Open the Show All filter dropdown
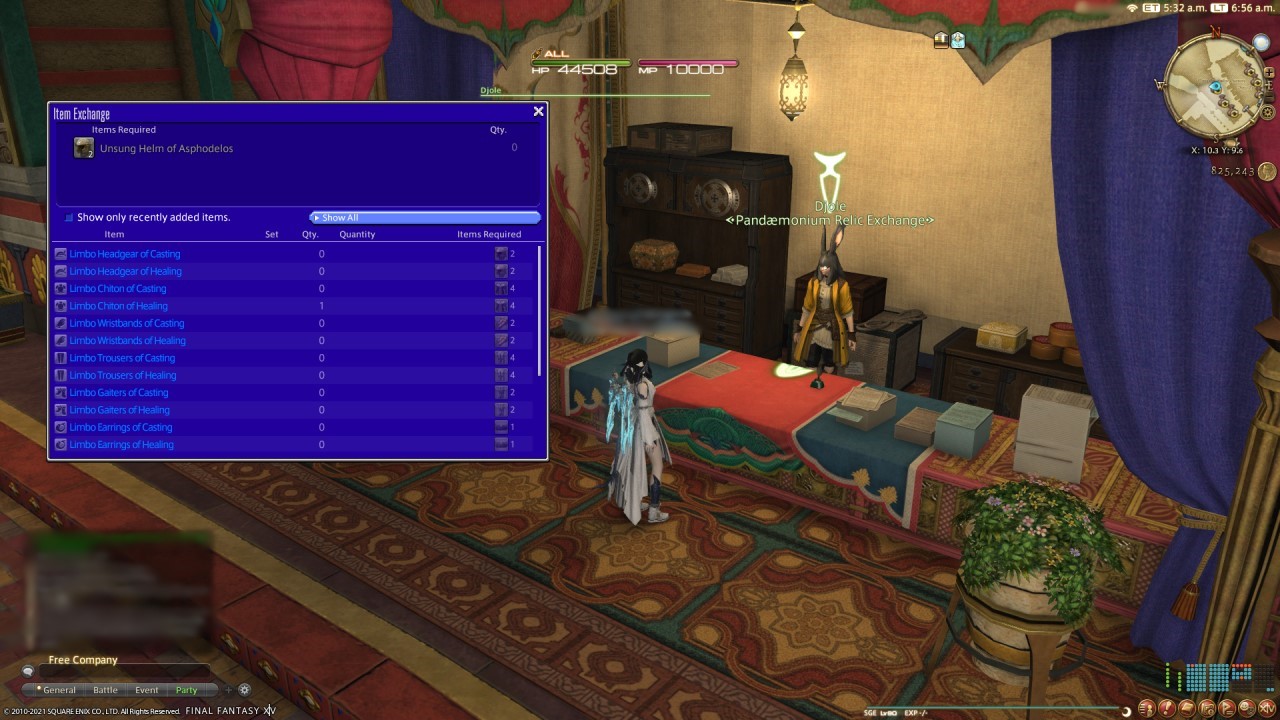 pos(423,217)
